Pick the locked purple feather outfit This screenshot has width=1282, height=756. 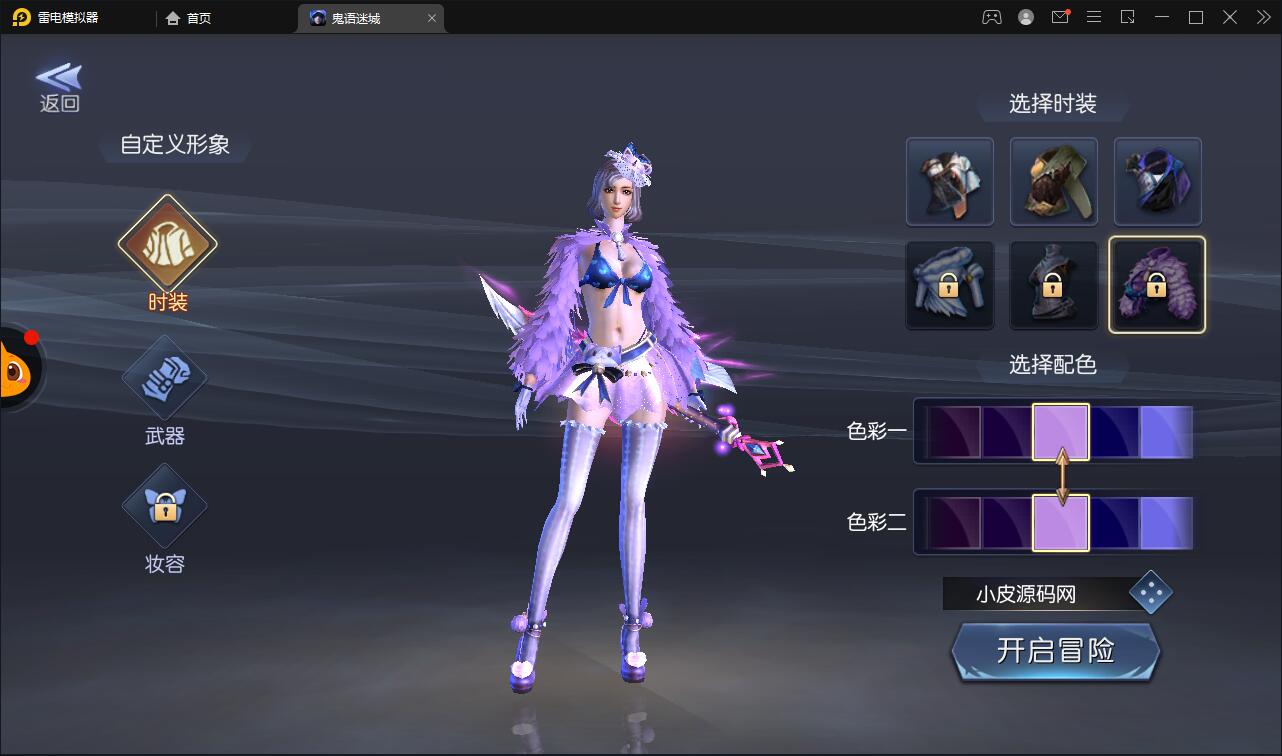(1157, 285)
